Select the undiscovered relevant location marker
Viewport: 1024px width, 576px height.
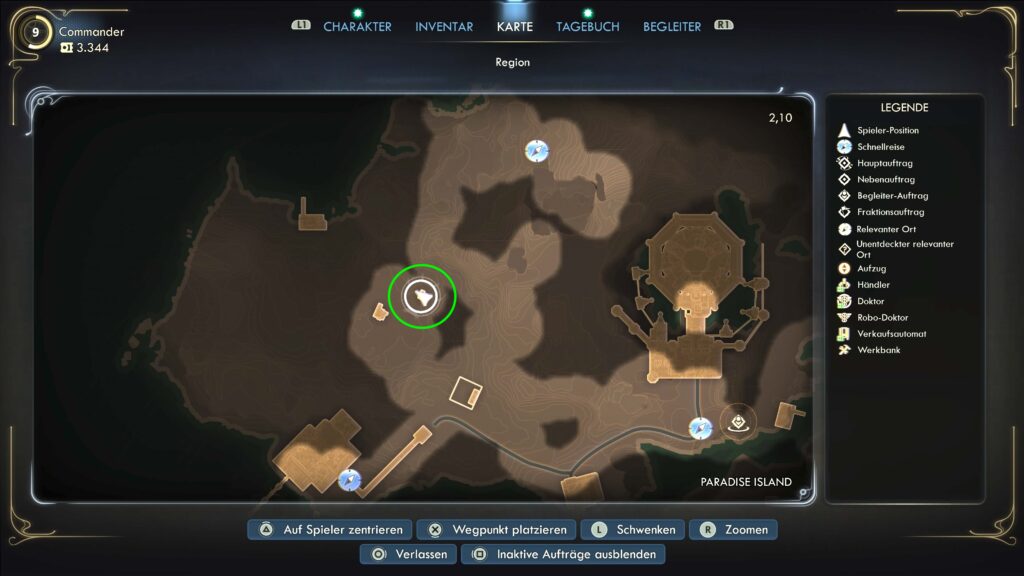(x=738, y=421)
